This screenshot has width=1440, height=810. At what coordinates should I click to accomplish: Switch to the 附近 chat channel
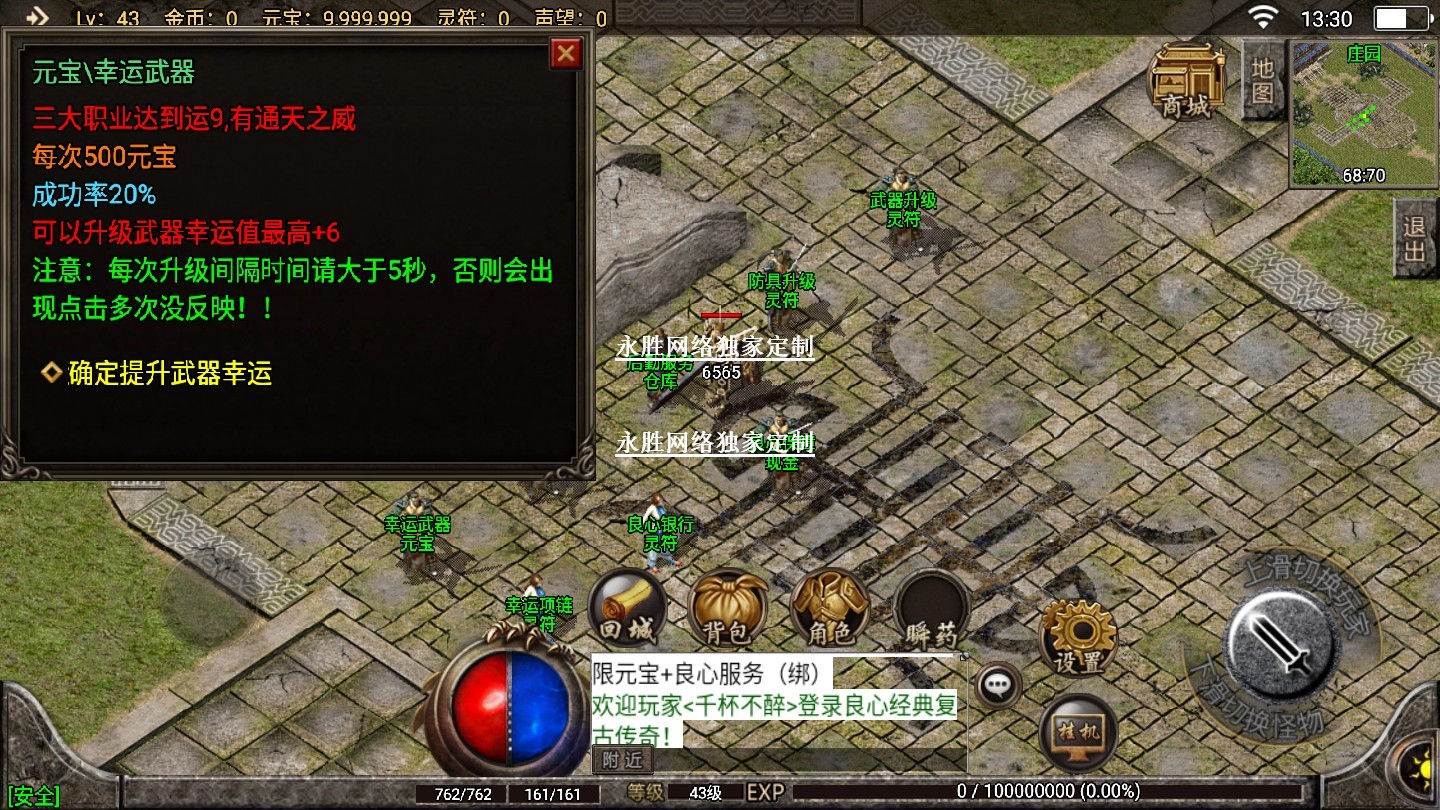pyautogui.click(x=622, y=760)
